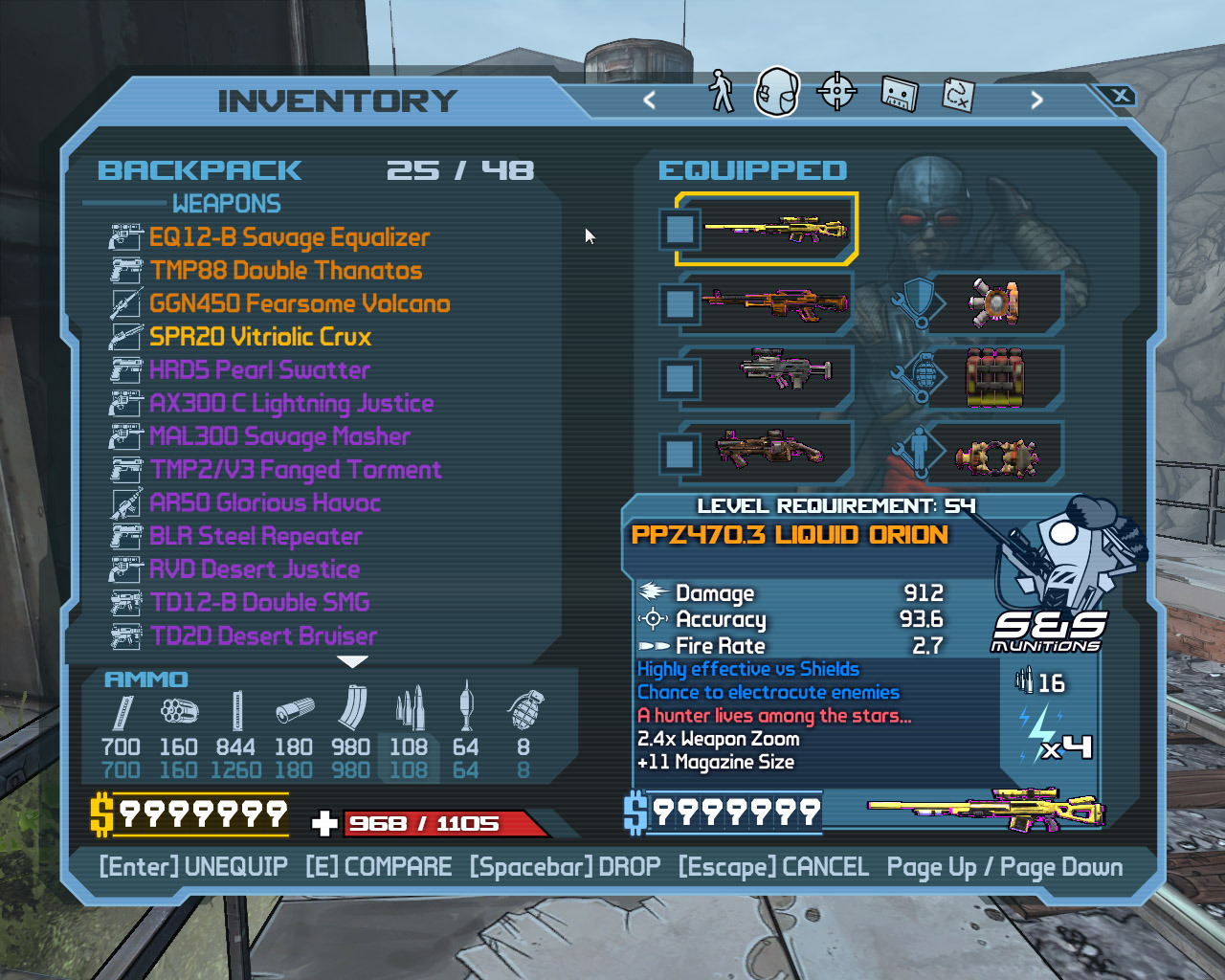The image size is (1225, 980).
Task: Click the shotgun shell ammo icon
Action: tap(294, 710)
